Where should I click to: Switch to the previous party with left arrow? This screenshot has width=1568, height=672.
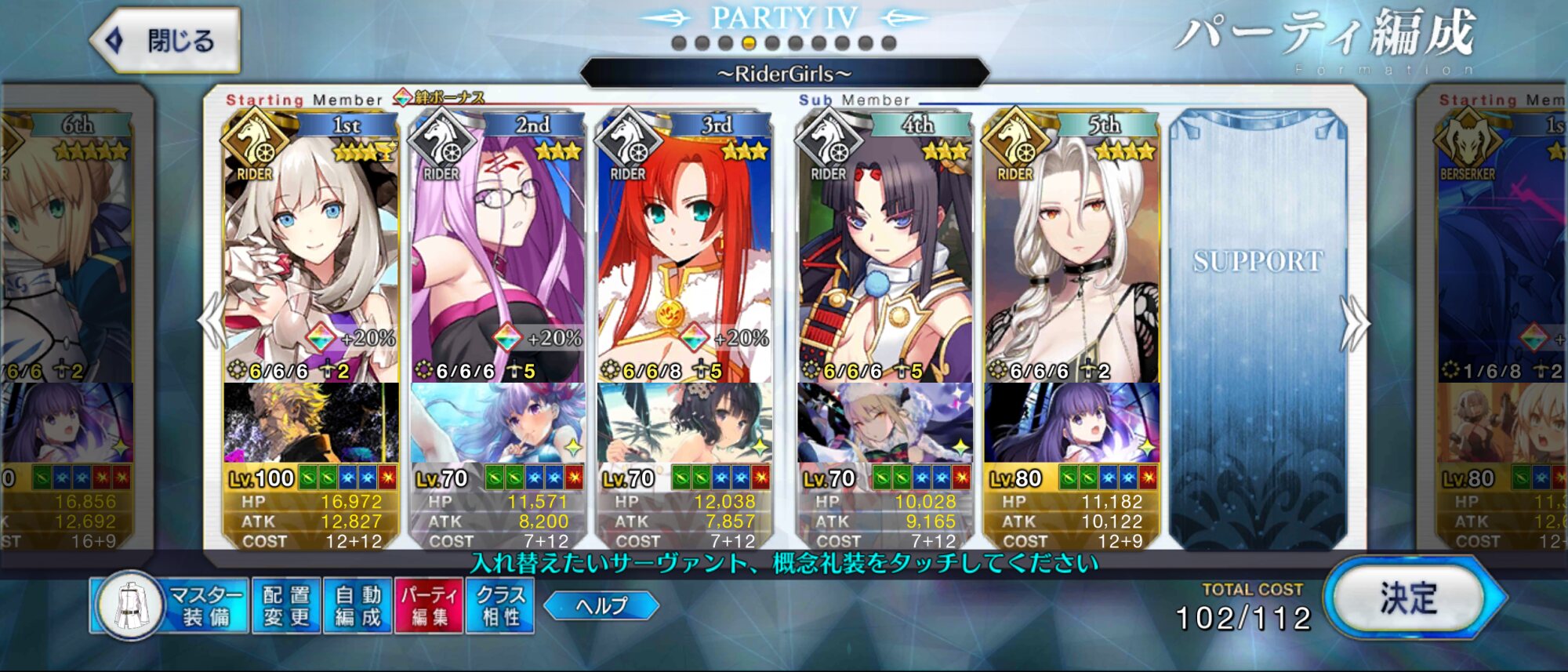pos(212,321)
